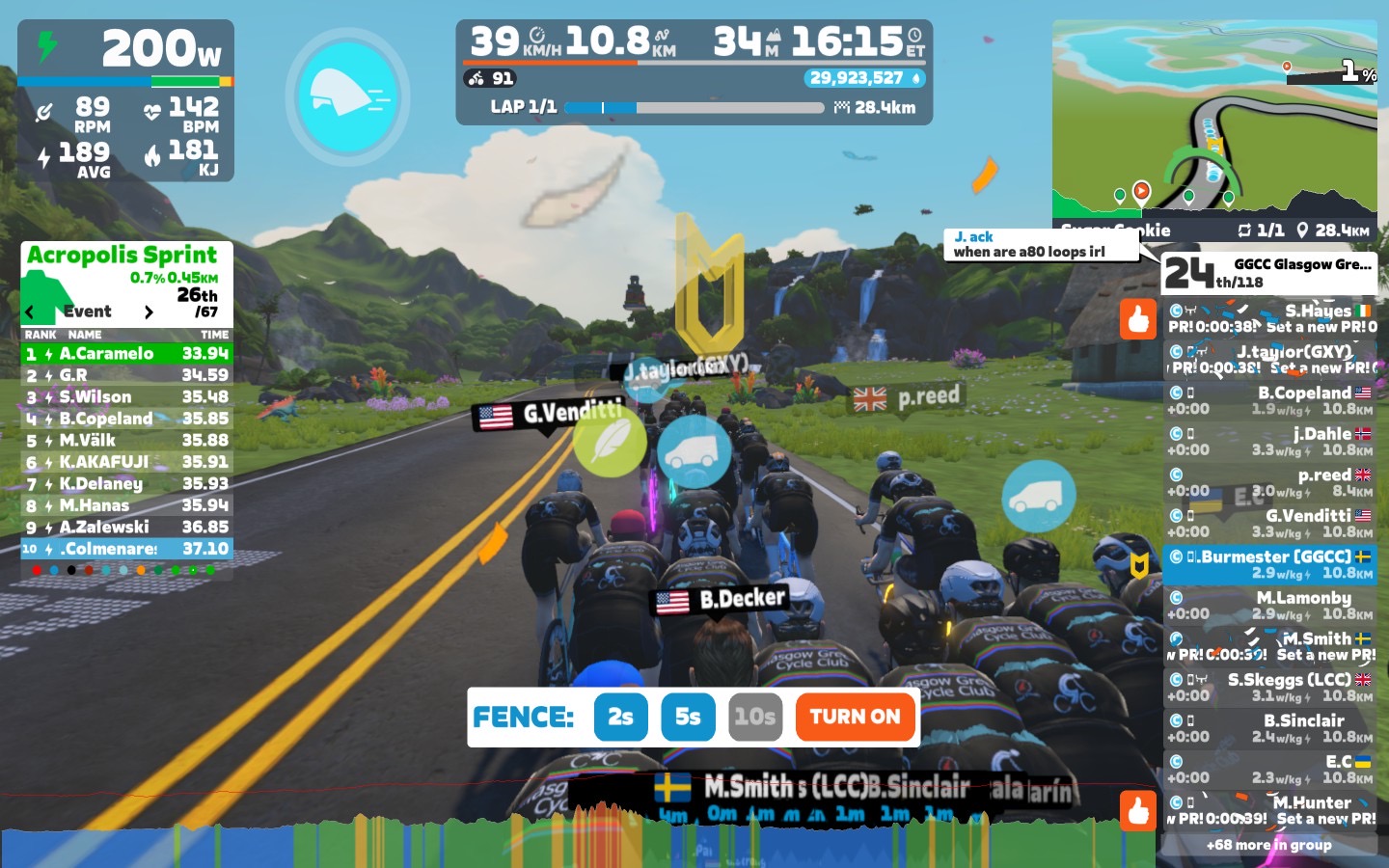The height and width of the screenshot is (868, 1389).
Task: Select j.Dahle in the nearby riders list
Action: 1269,442
